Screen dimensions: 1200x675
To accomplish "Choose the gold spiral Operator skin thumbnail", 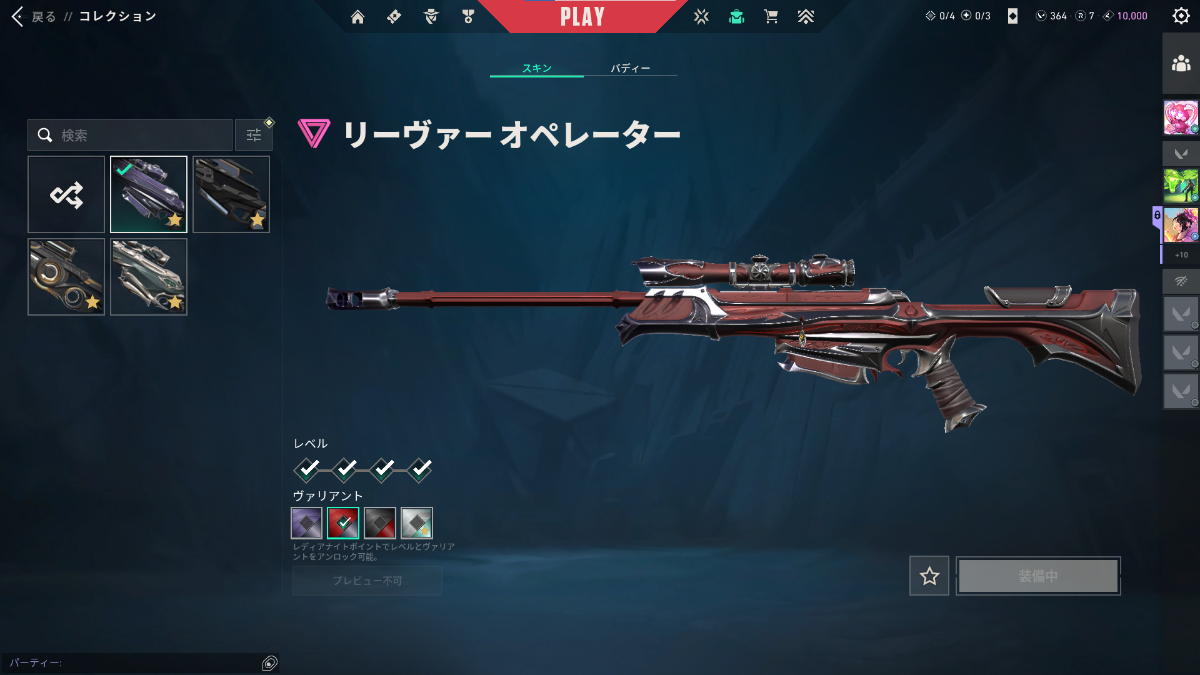I will pyautogui.click(x=66, y=277).
